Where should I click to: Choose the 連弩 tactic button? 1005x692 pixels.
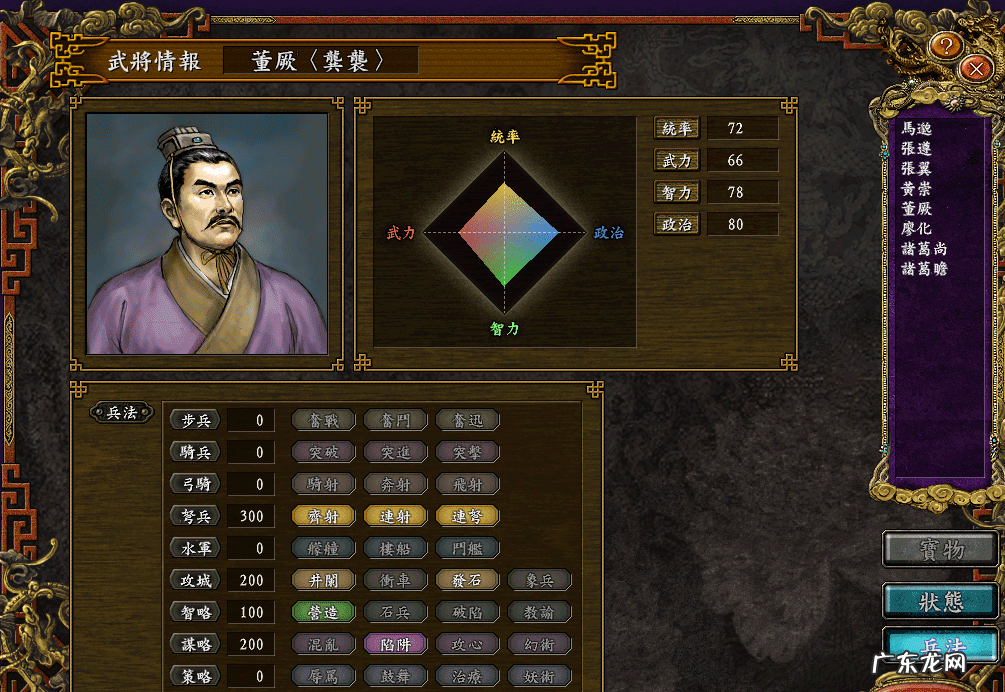467,516
